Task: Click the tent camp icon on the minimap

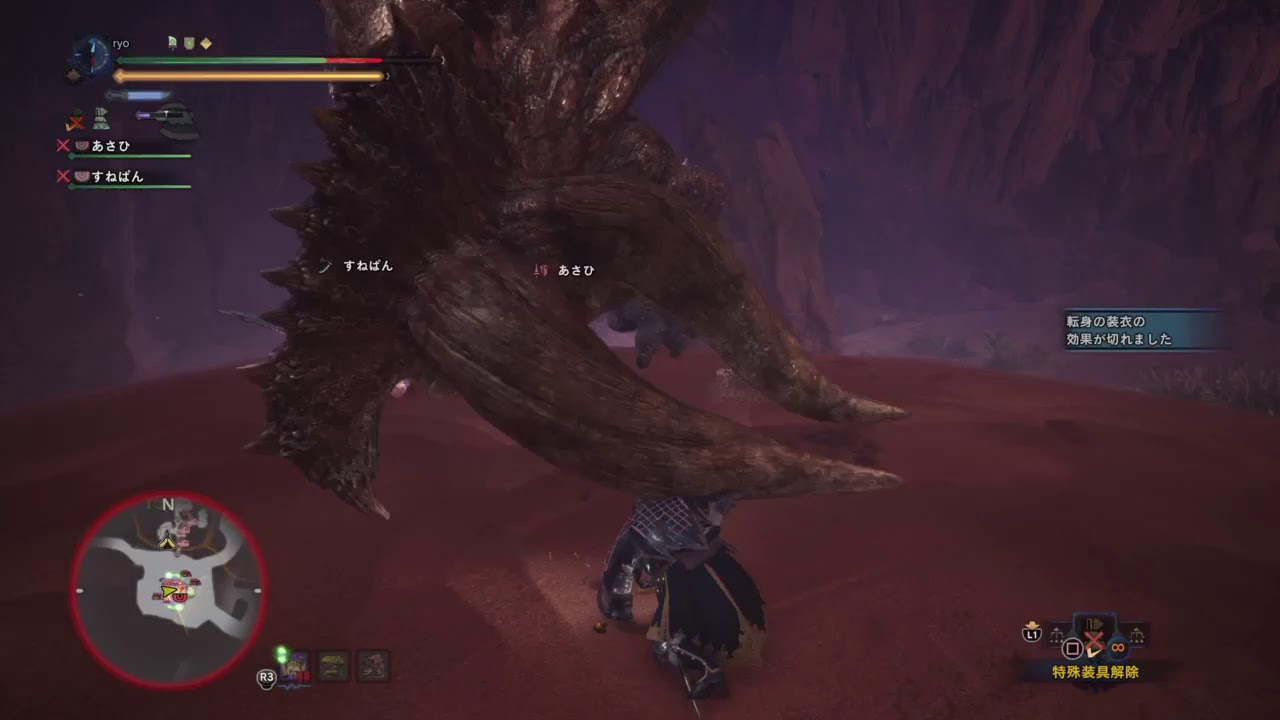Action: click(167, 542)
